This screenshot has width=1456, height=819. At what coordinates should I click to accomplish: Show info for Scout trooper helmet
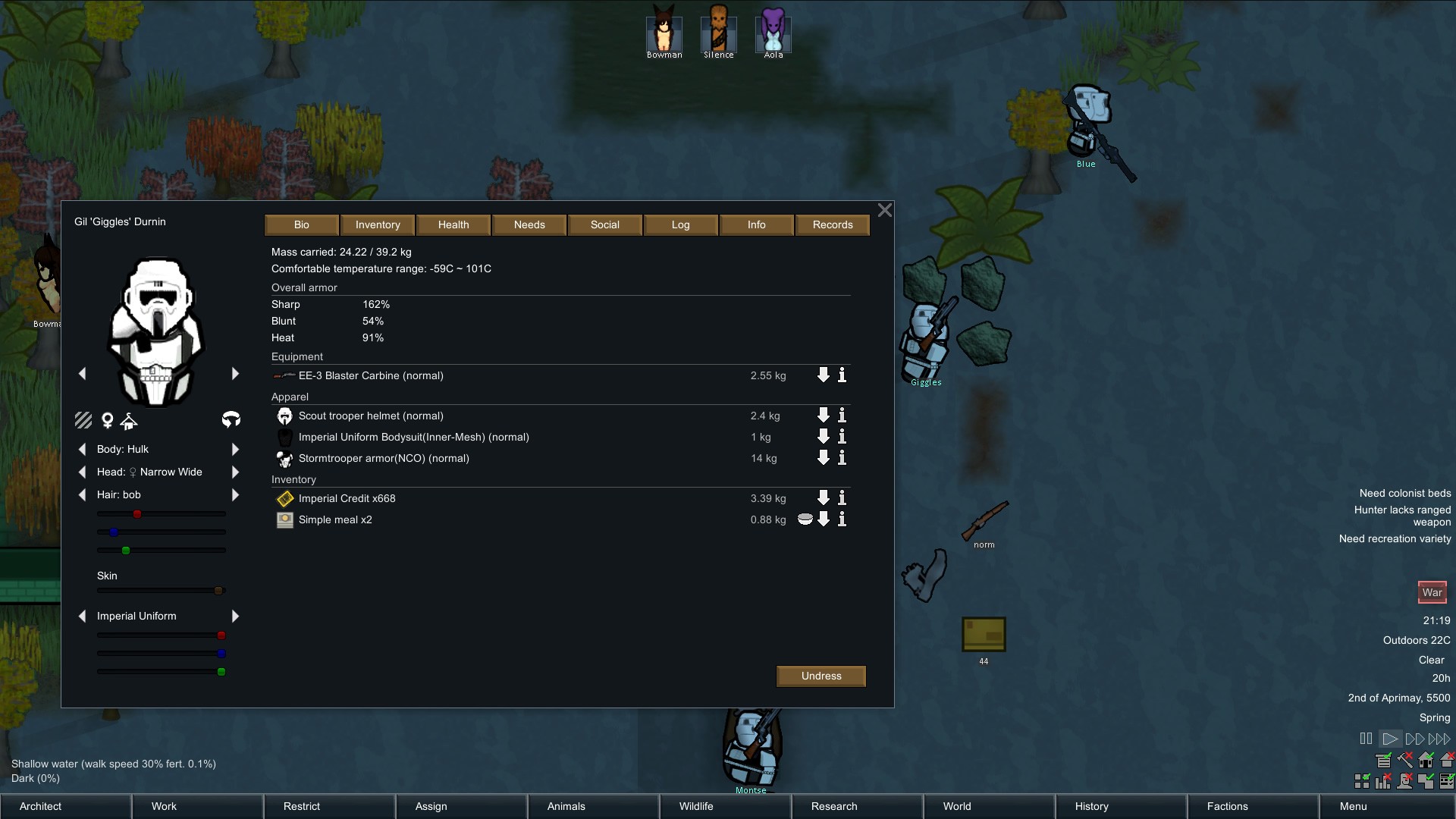coord(842,416)
